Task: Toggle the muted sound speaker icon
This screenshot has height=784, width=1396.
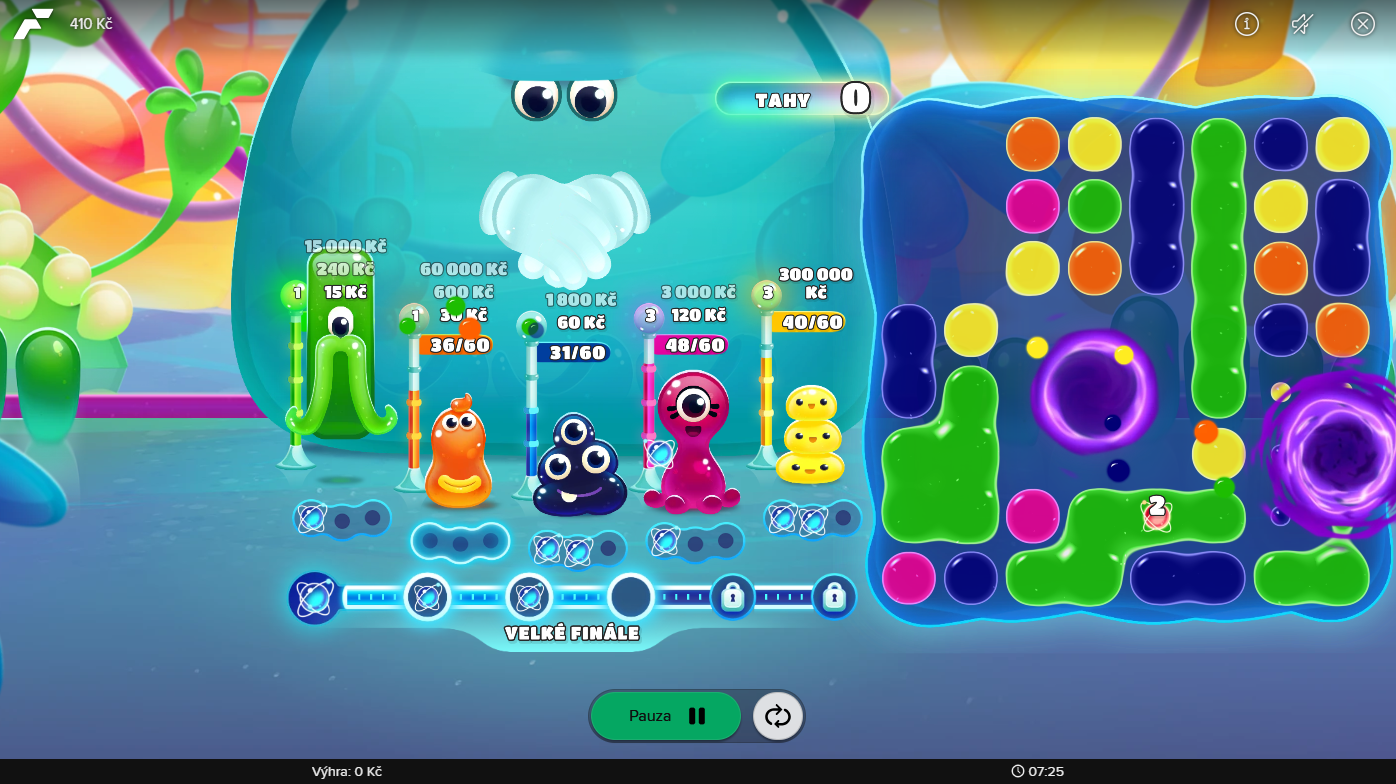Action: [x=1302, y=24]
